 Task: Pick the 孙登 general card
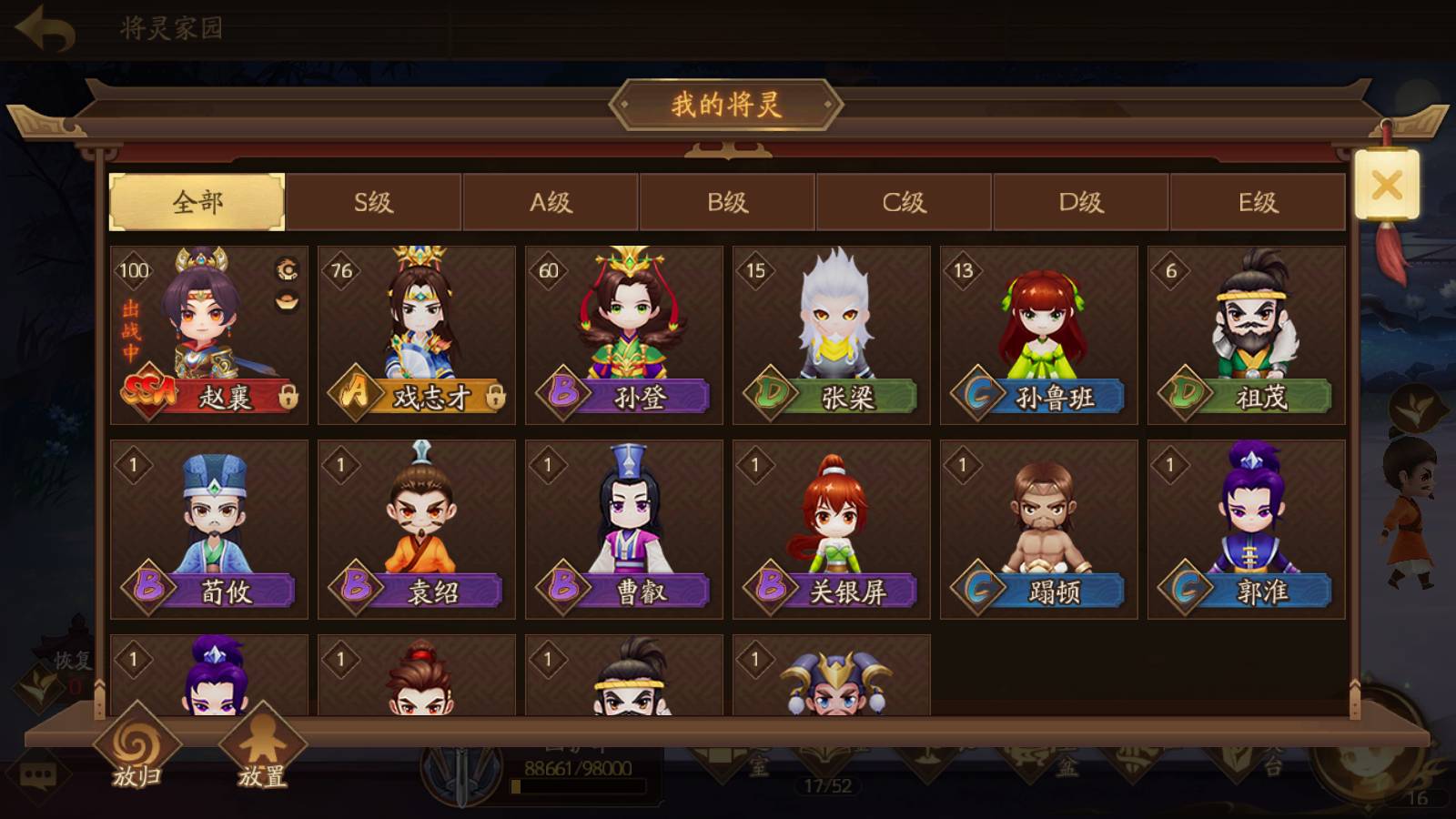pos(624,335)
